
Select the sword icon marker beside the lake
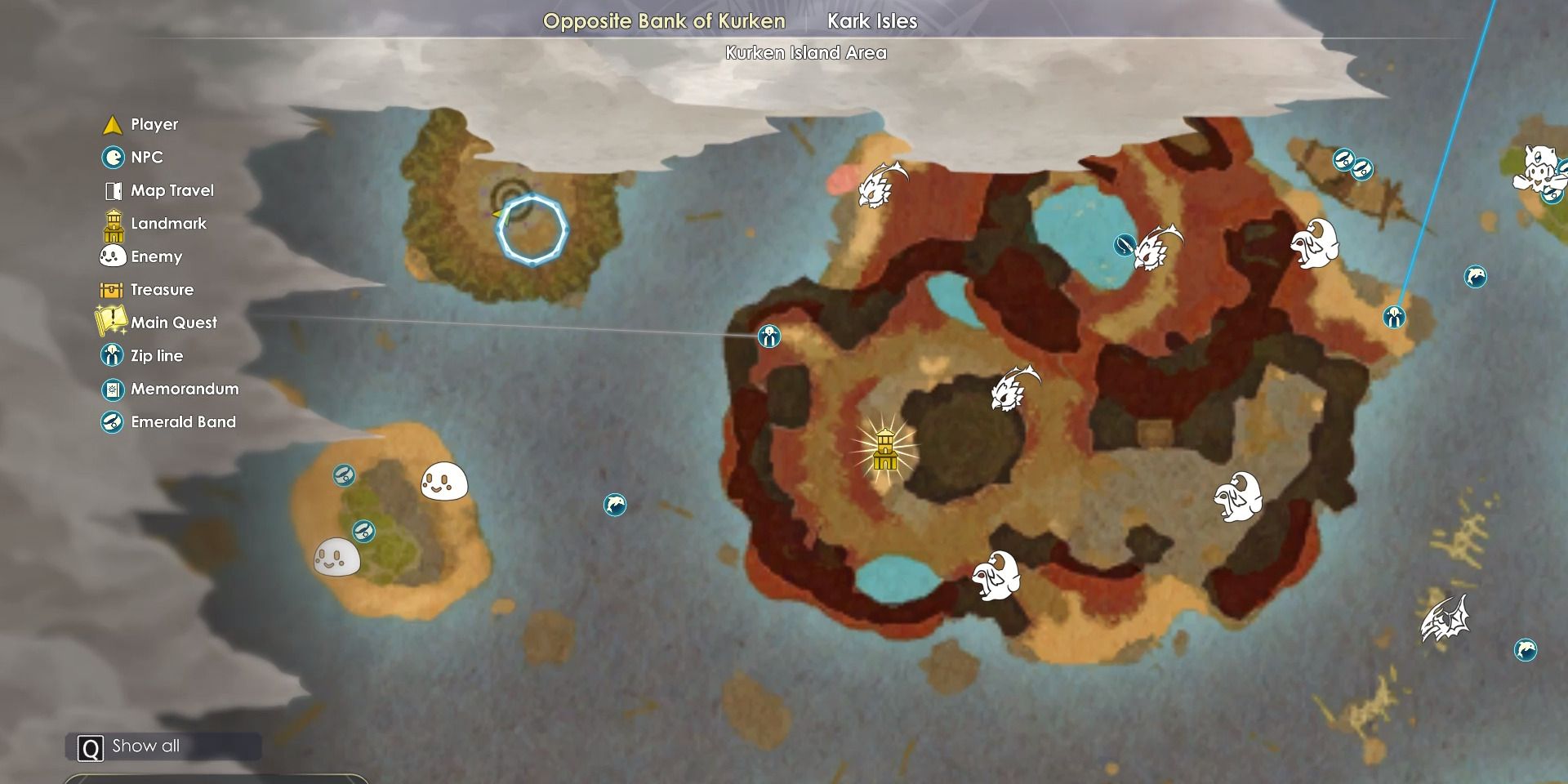point(1125,244)
